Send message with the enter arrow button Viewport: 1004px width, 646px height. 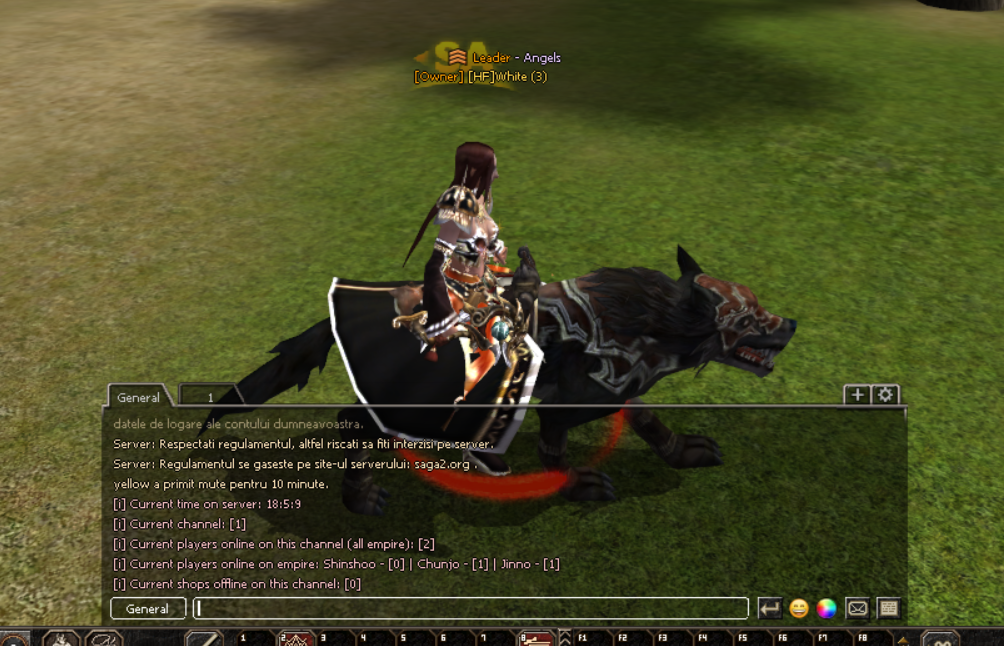[769, 608]
